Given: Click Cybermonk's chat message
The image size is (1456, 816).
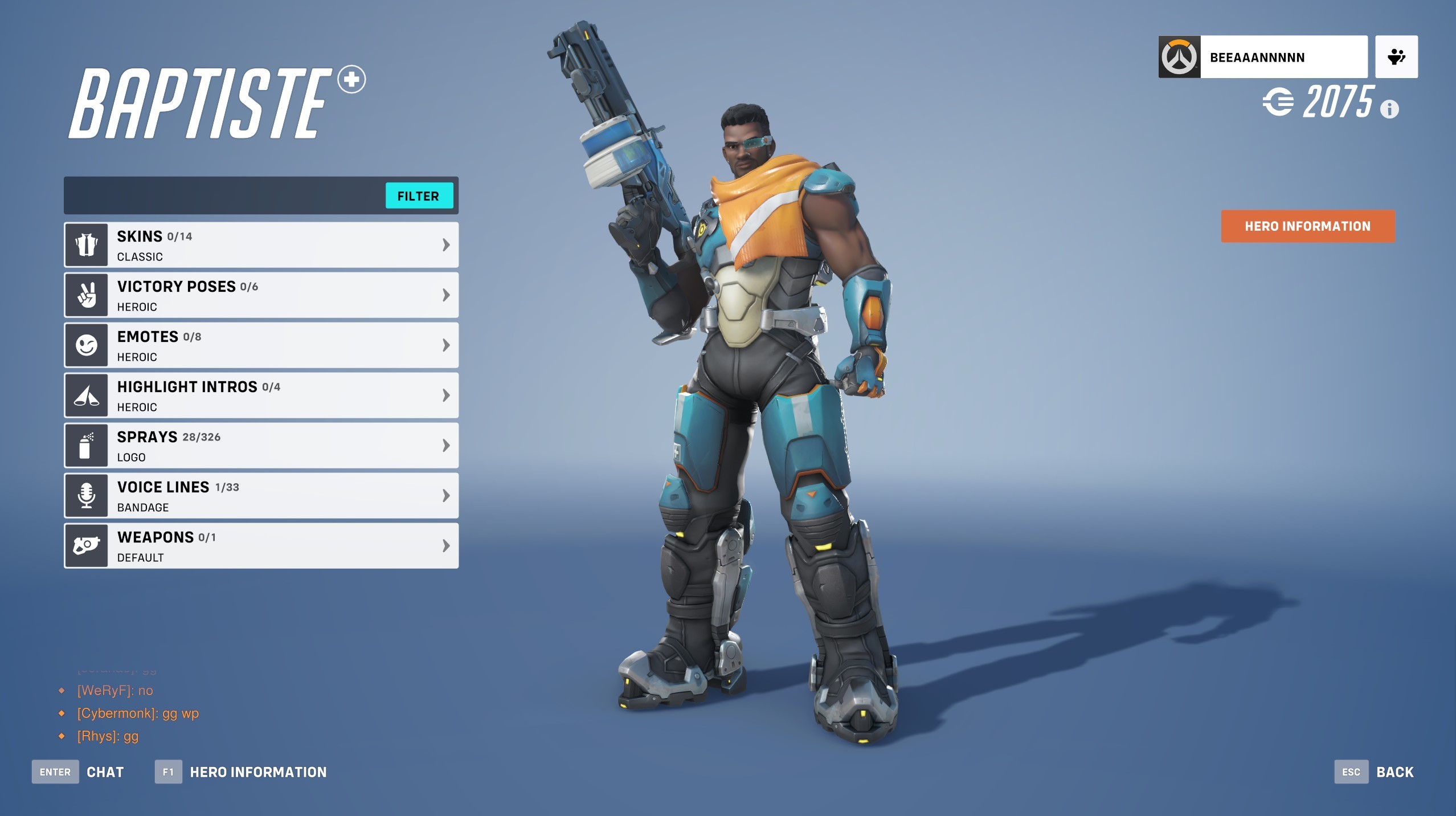Looking at the screenshot, I should point(138,713).
